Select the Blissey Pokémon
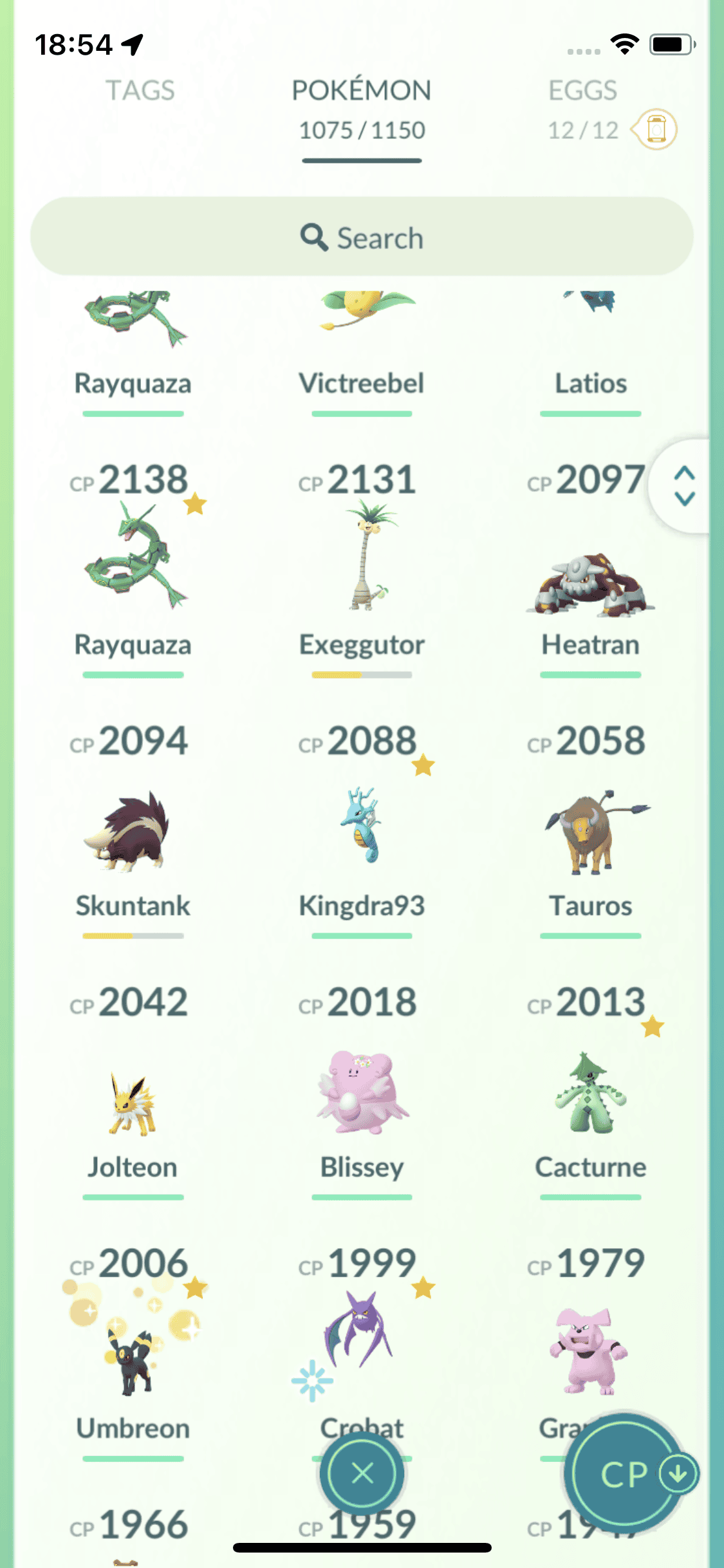724x1568 pixels. 362,1094
